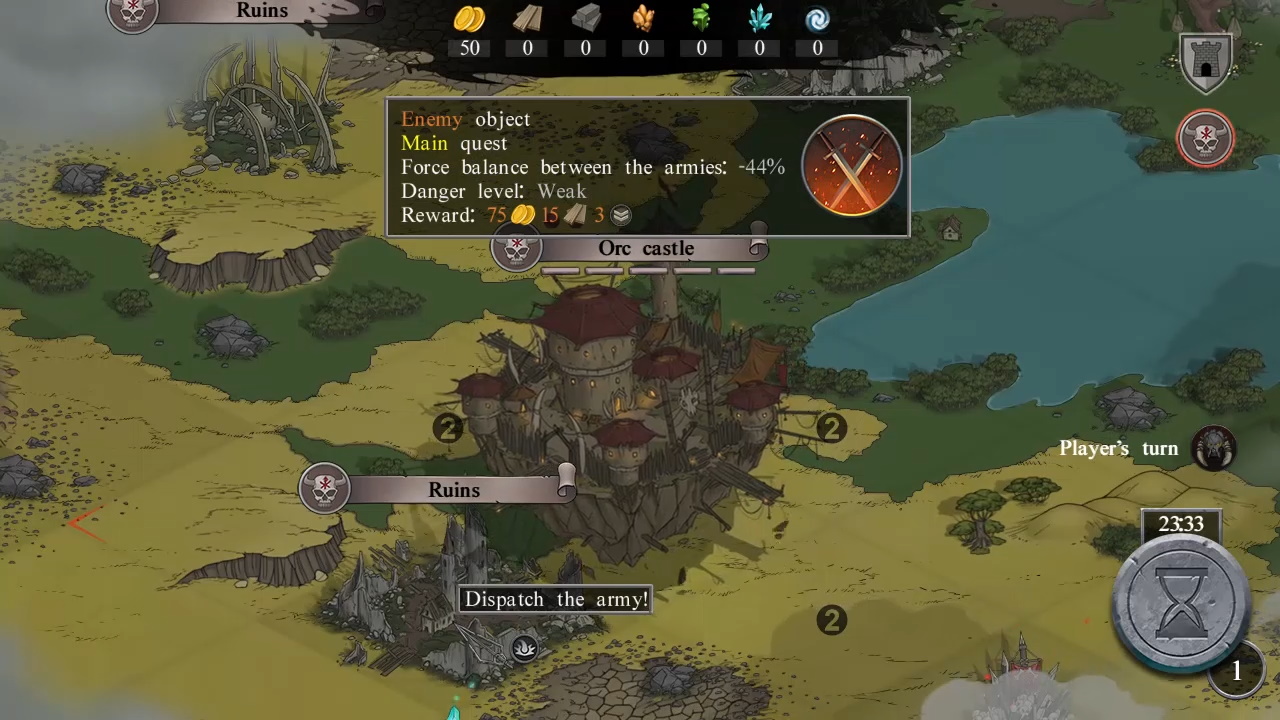Screen dimensions: 1280x720
Task: Select the wood resource icon
Action: coord(527,19)
